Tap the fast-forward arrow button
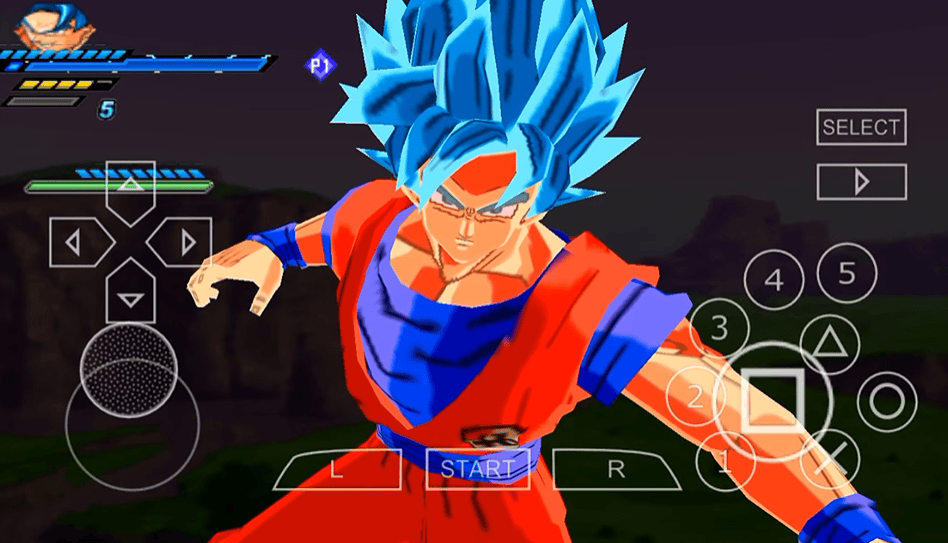Viewport: 948px width, 543px height. coord(861,181)
